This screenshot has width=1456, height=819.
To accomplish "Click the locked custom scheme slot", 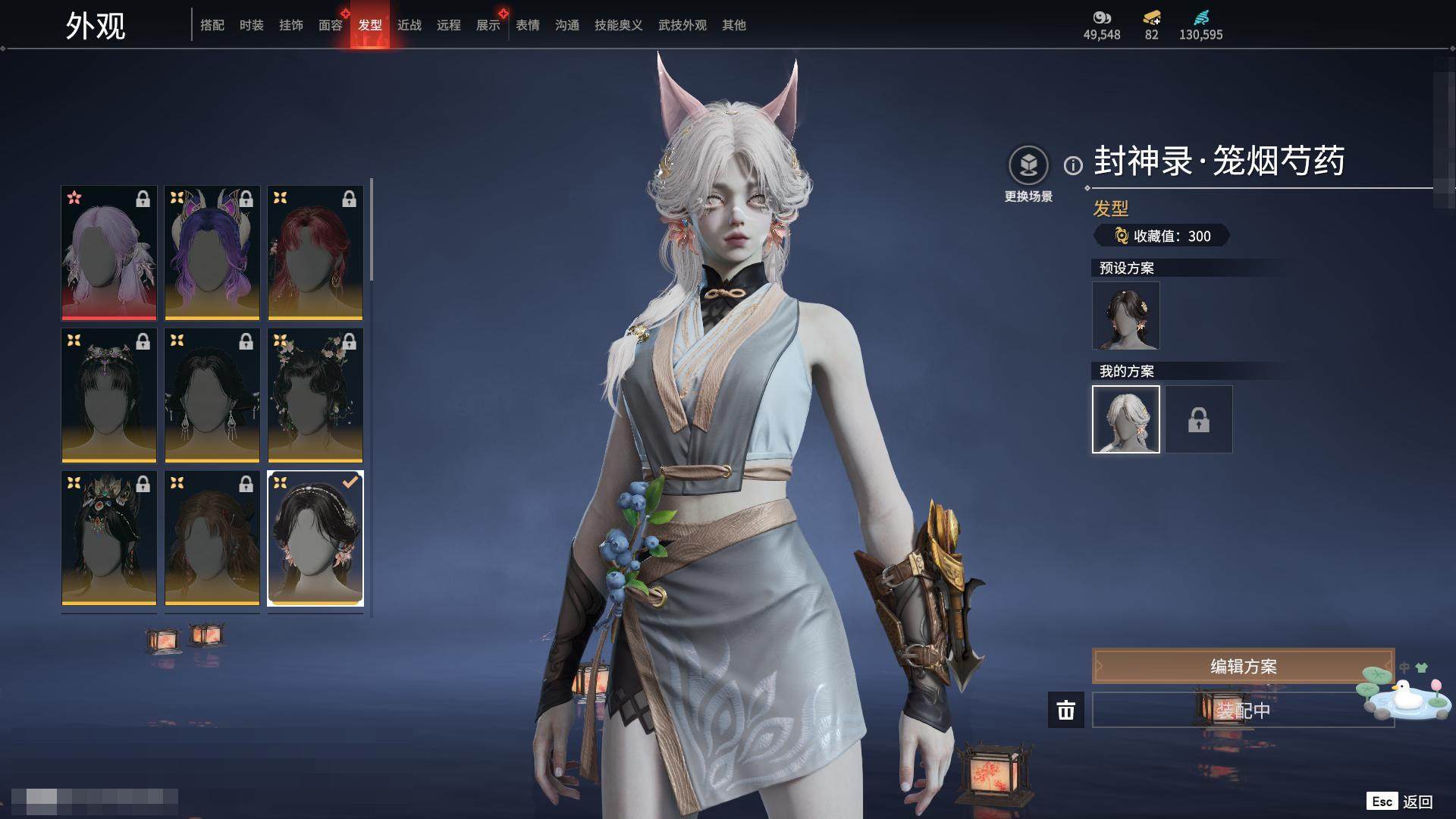I will click(1198, 419).
